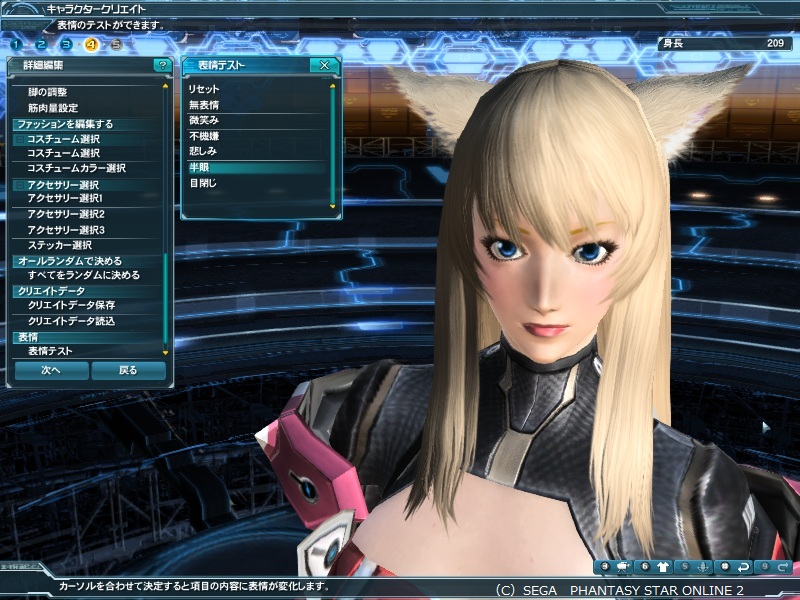Choose すべてをランダムに決める randomize all
Viewport: 800px width, 600px height.
83,275
